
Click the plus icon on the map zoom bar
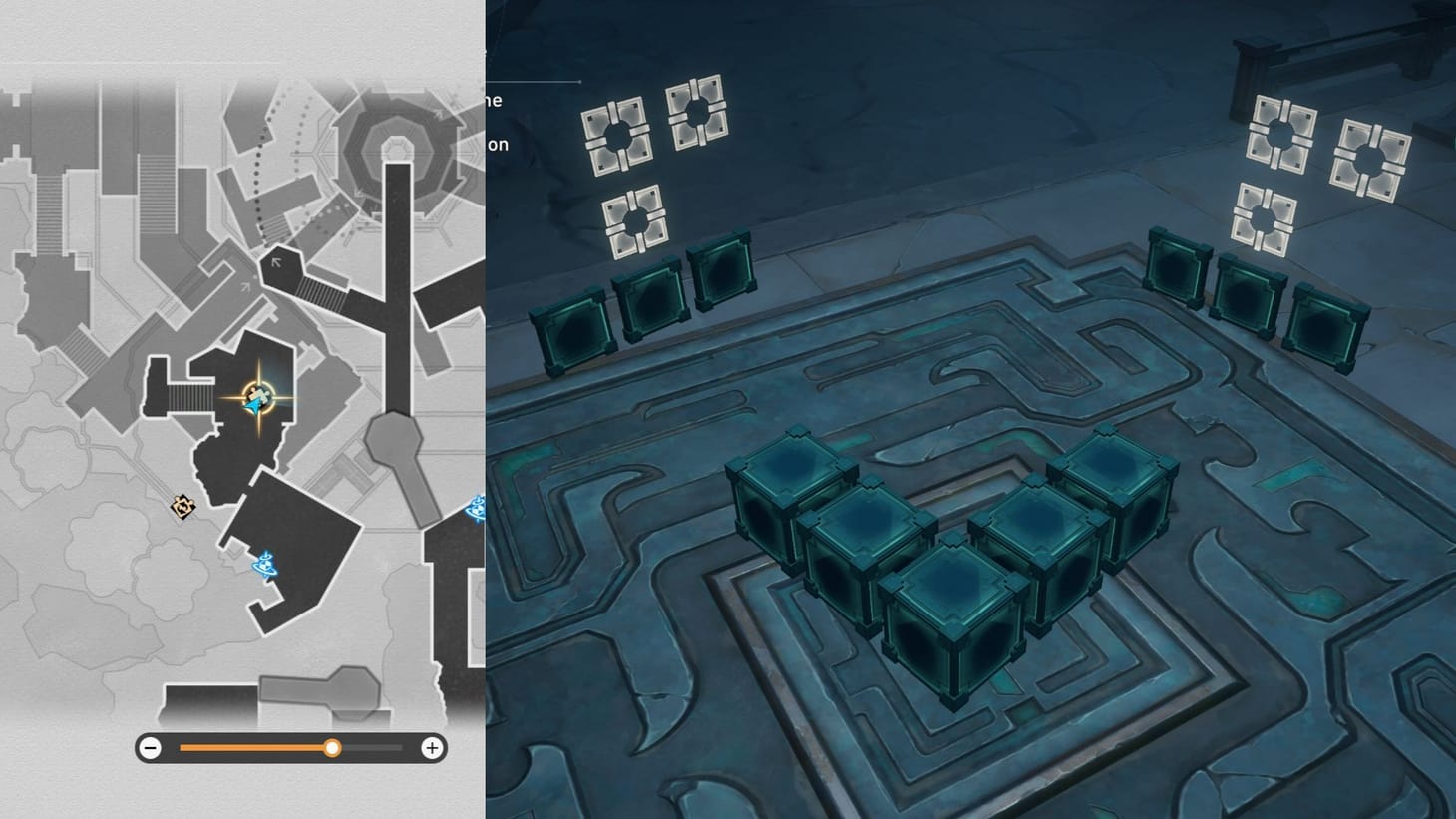point(430,747)
